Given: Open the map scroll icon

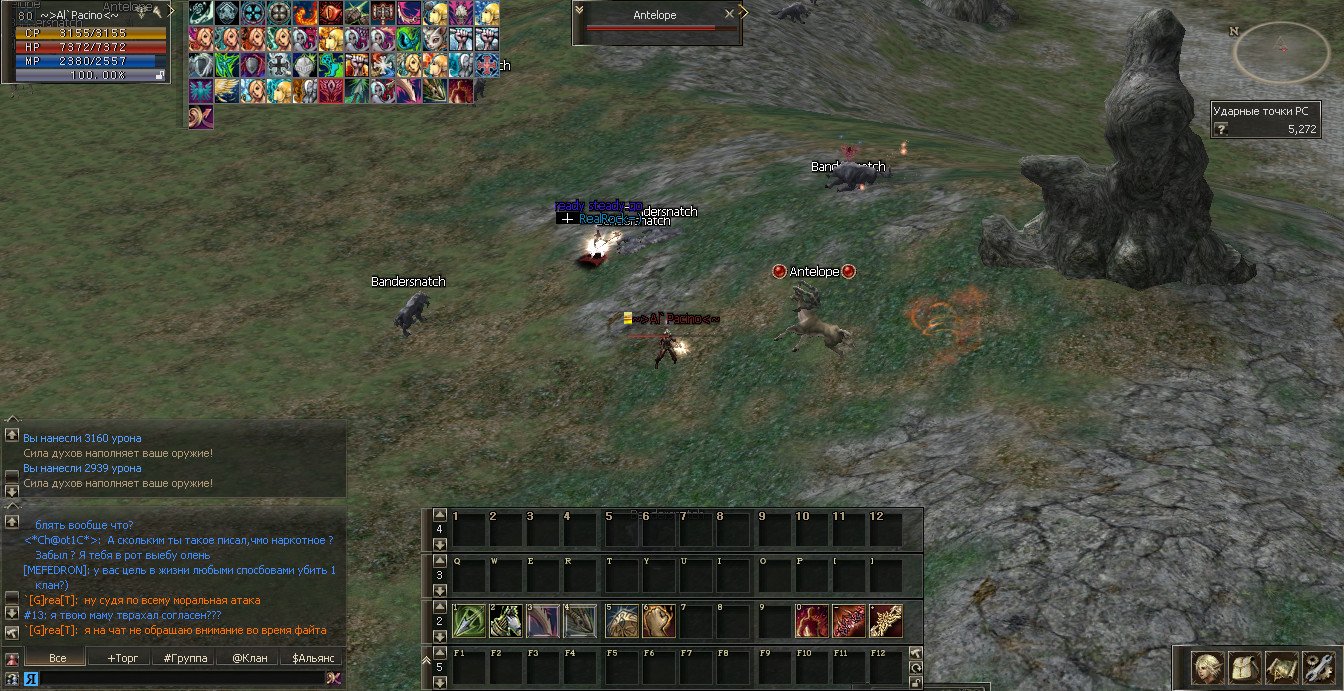Looking at the screenshot, I should click(x=1282, y=667).
